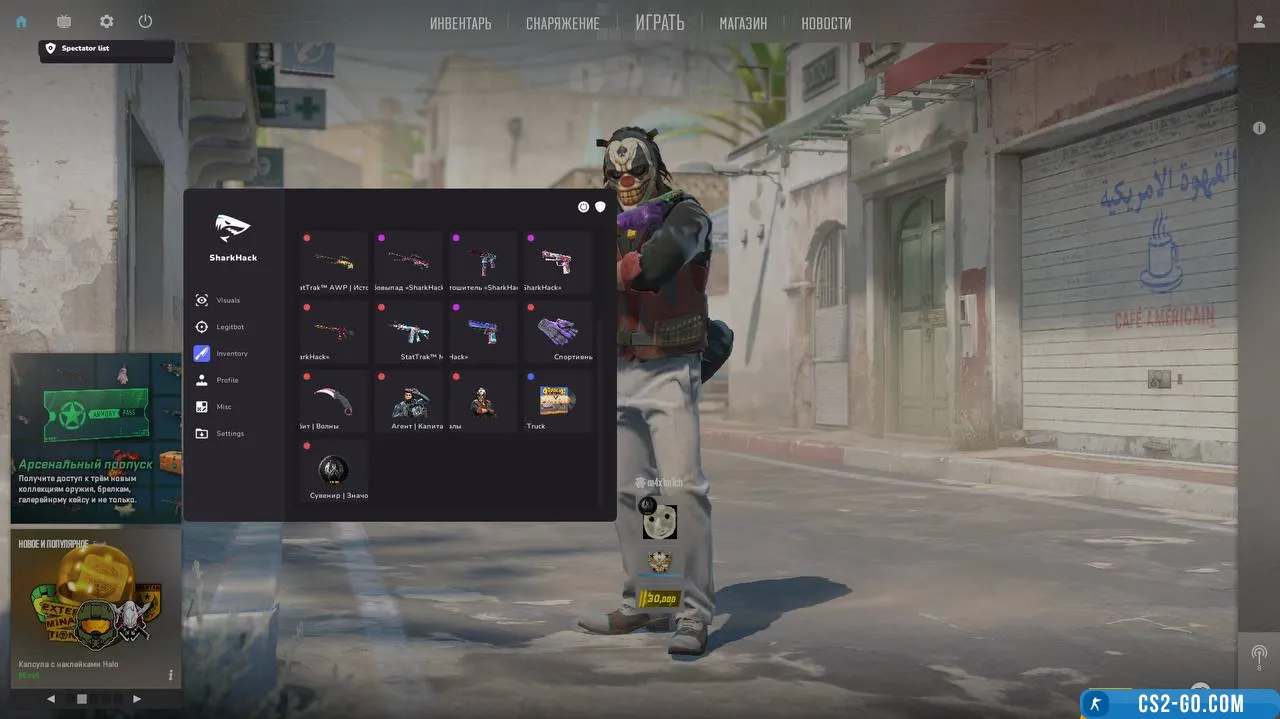Open the ИНВЕНТАРЬ tab
The image size is (1280, 719).
[x=460, y=23]
